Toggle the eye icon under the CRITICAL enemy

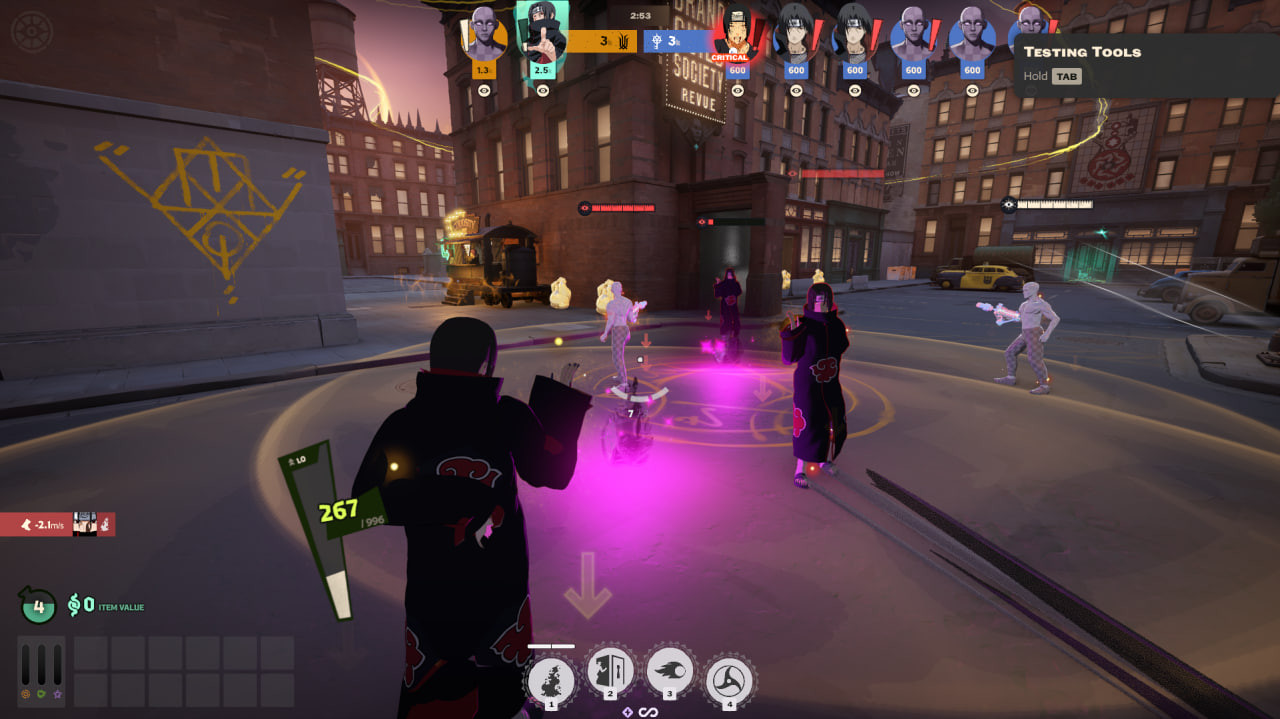tap(737, 90)
